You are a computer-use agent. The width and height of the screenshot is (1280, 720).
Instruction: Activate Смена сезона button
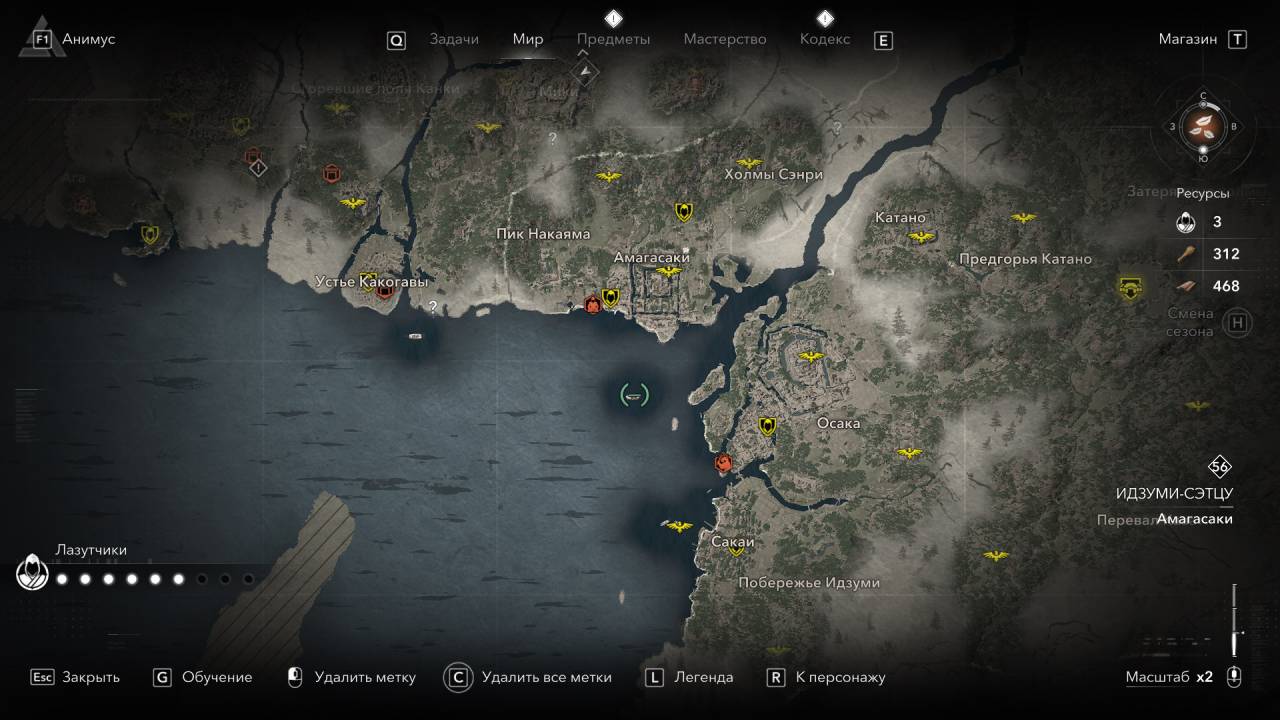pyautogui.click(x=1238, y=323)
